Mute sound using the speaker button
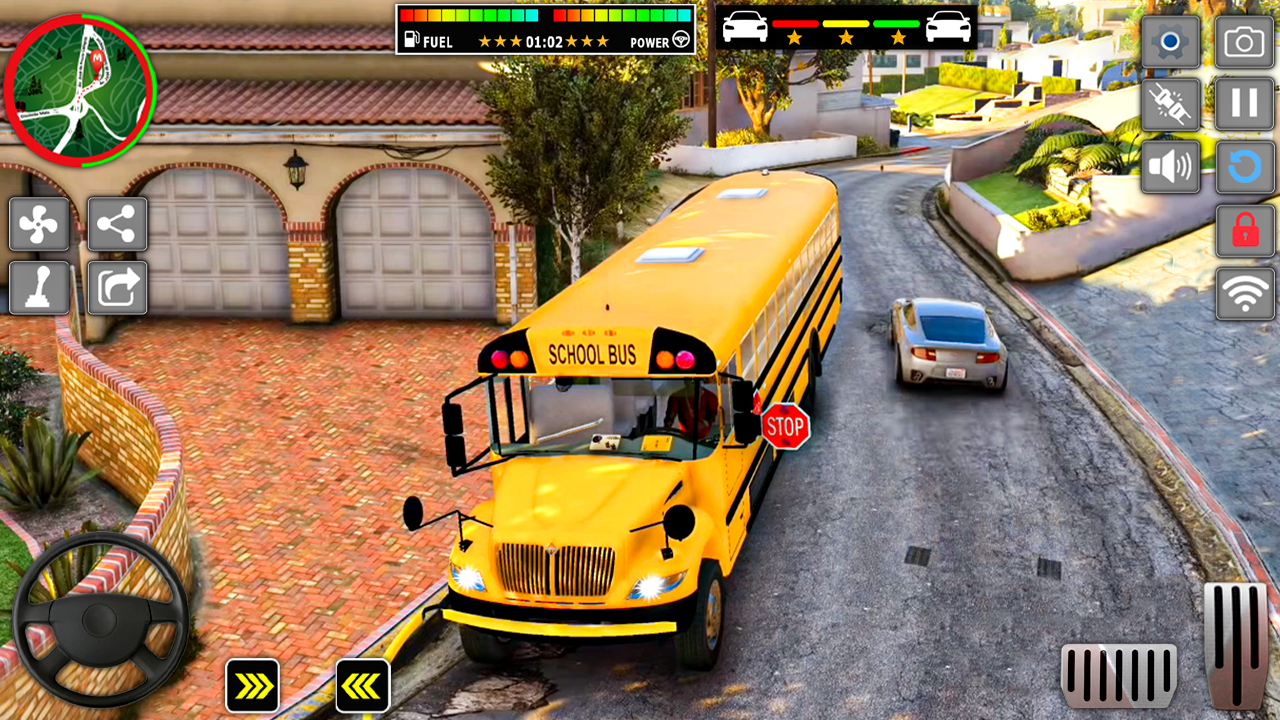Viewport: 1280px width, 720px height. [x=1171, y=166]
